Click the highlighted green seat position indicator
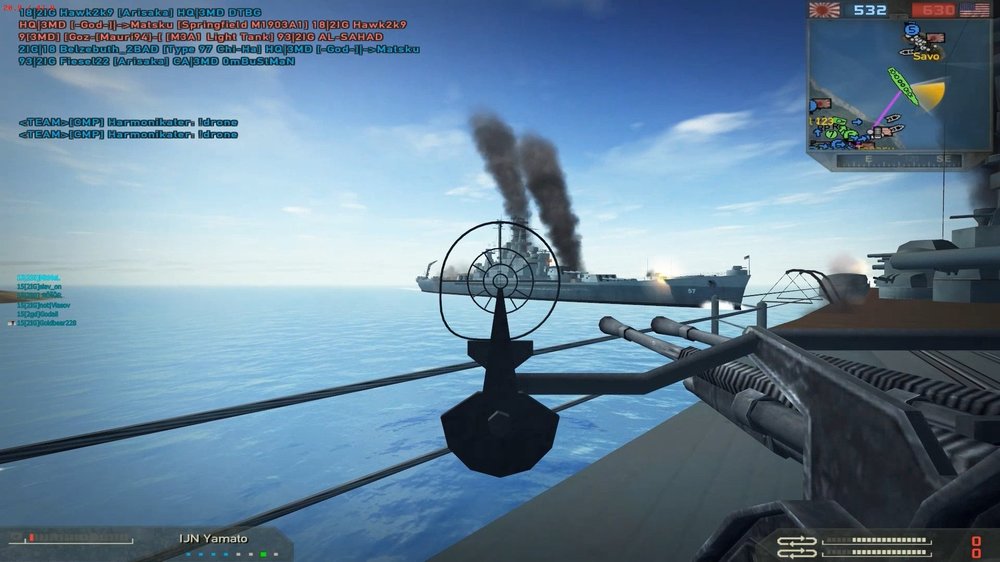This screenshot has height=562, width=1000. tap(263, 553)
